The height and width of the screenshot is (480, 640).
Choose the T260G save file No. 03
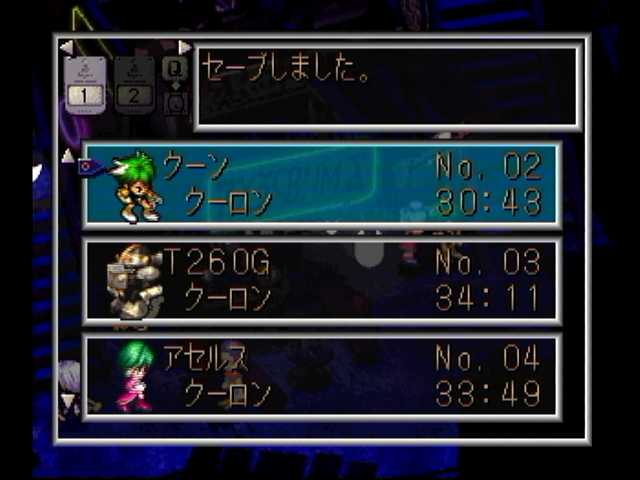pyautogui.click(x=320, y=281)
